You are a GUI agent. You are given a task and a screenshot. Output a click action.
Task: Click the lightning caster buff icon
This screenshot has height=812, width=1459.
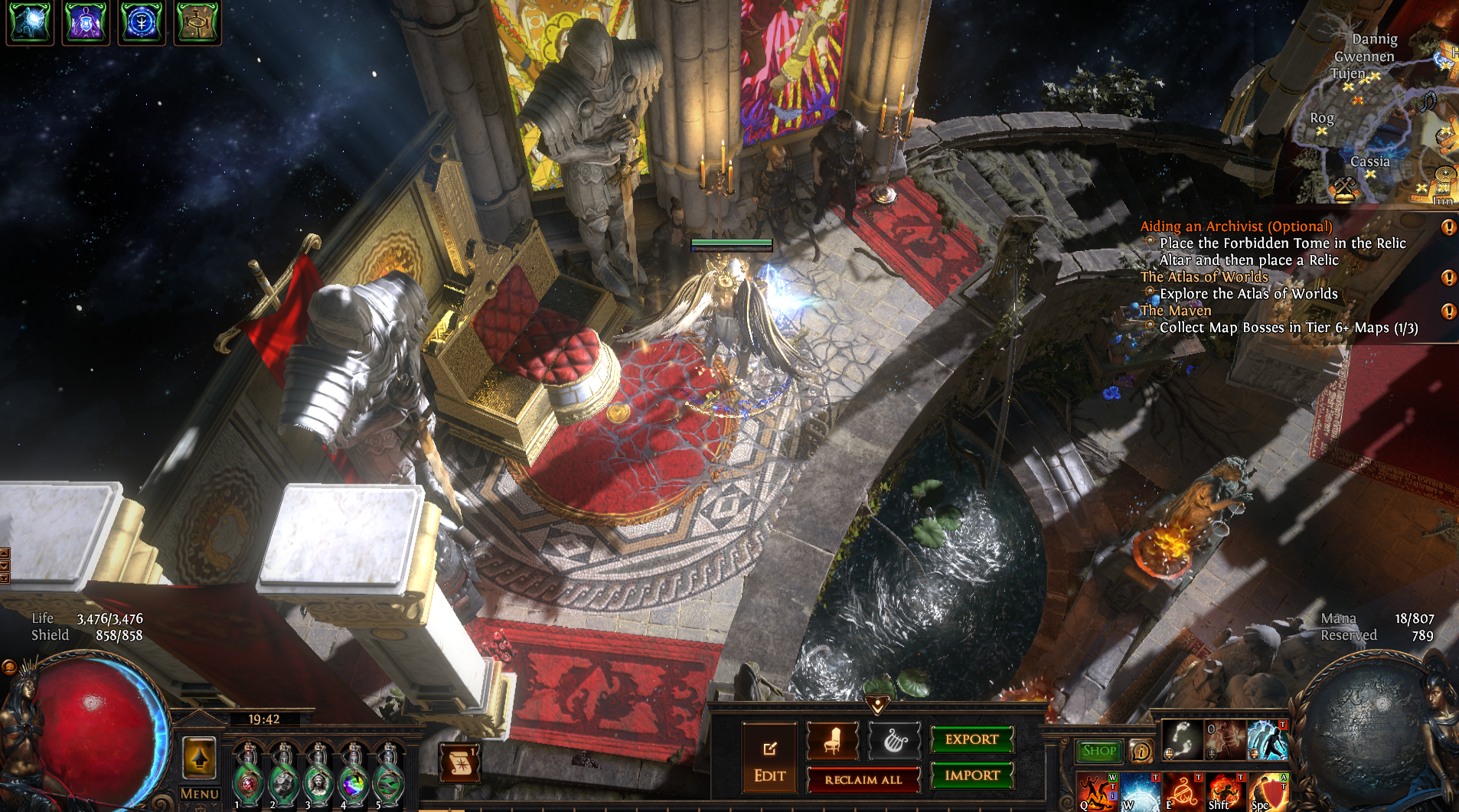(30, 21)
